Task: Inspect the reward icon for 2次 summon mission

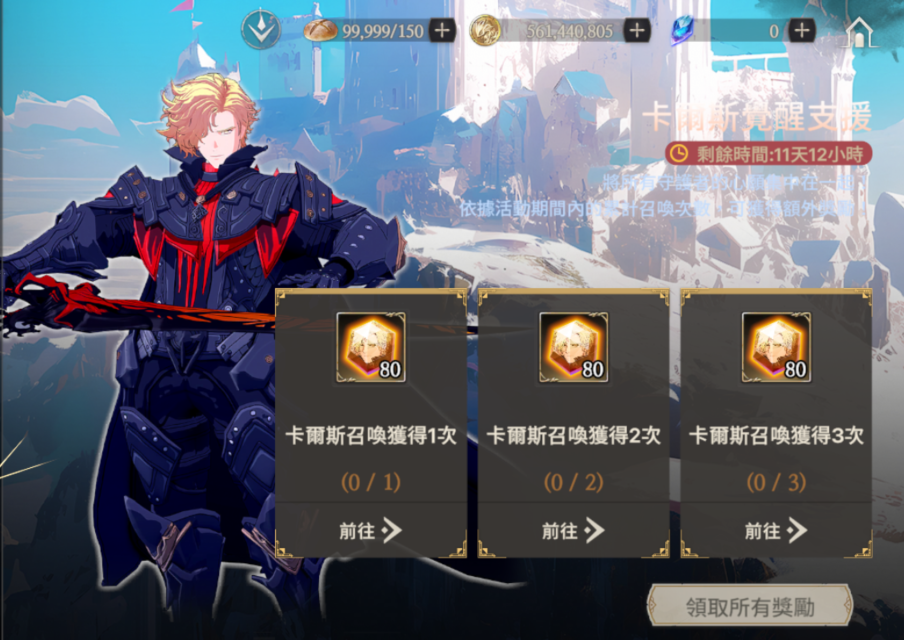Action: pyautogui.click(x=573, y=347)
